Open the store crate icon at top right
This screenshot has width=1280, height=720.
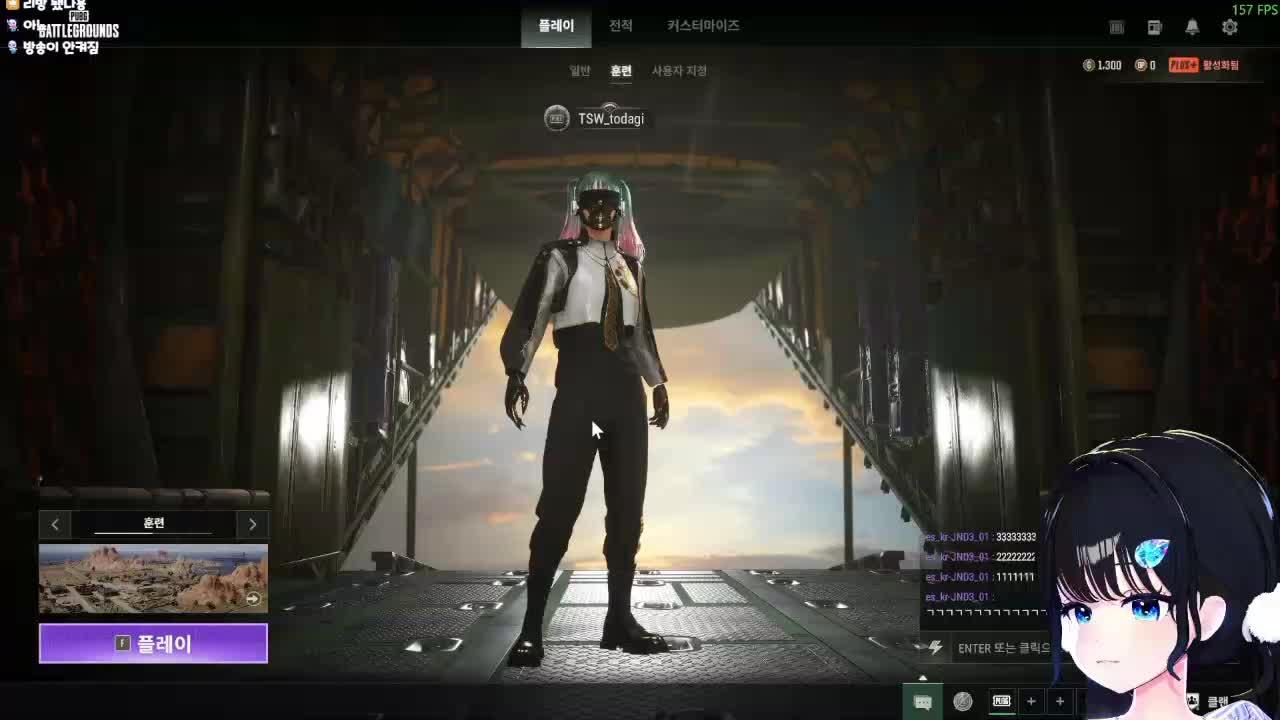[1115, 27]
